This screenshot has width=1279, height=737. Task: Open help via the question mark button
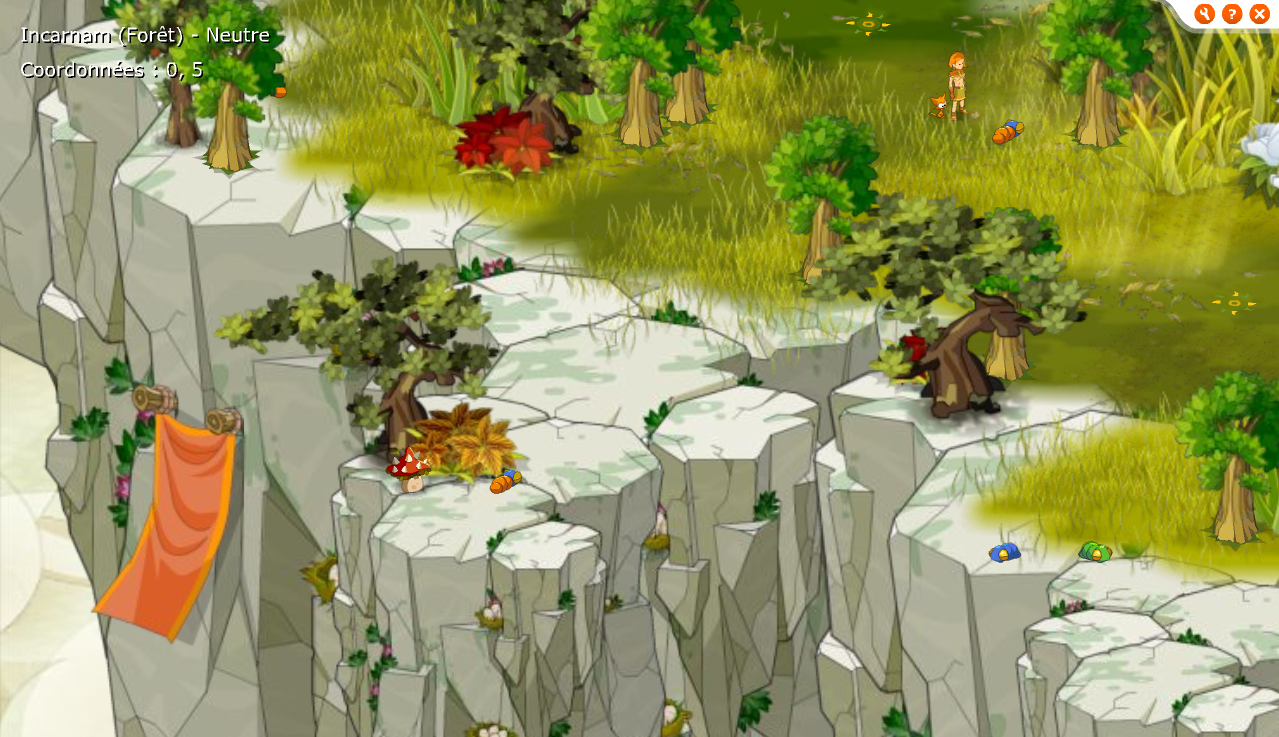[1232, 14]
